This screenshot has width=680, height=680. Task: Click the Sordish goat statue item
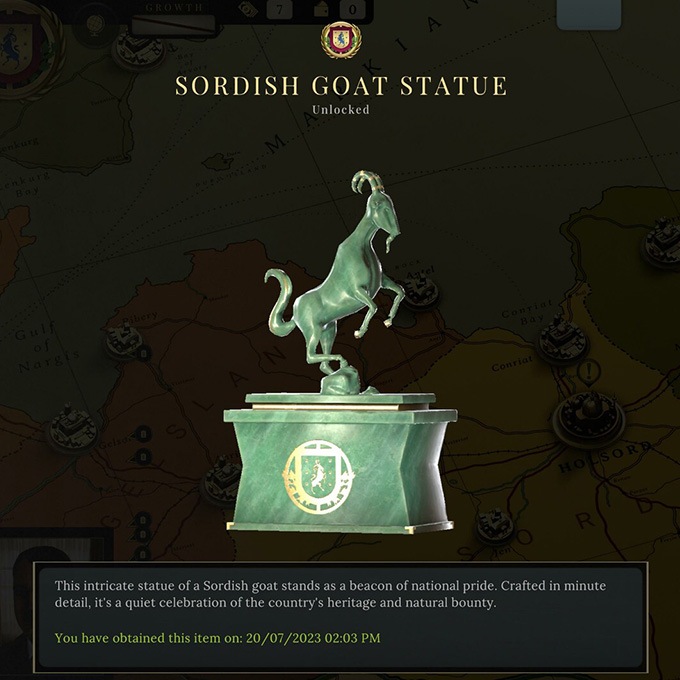click(340, 370)
